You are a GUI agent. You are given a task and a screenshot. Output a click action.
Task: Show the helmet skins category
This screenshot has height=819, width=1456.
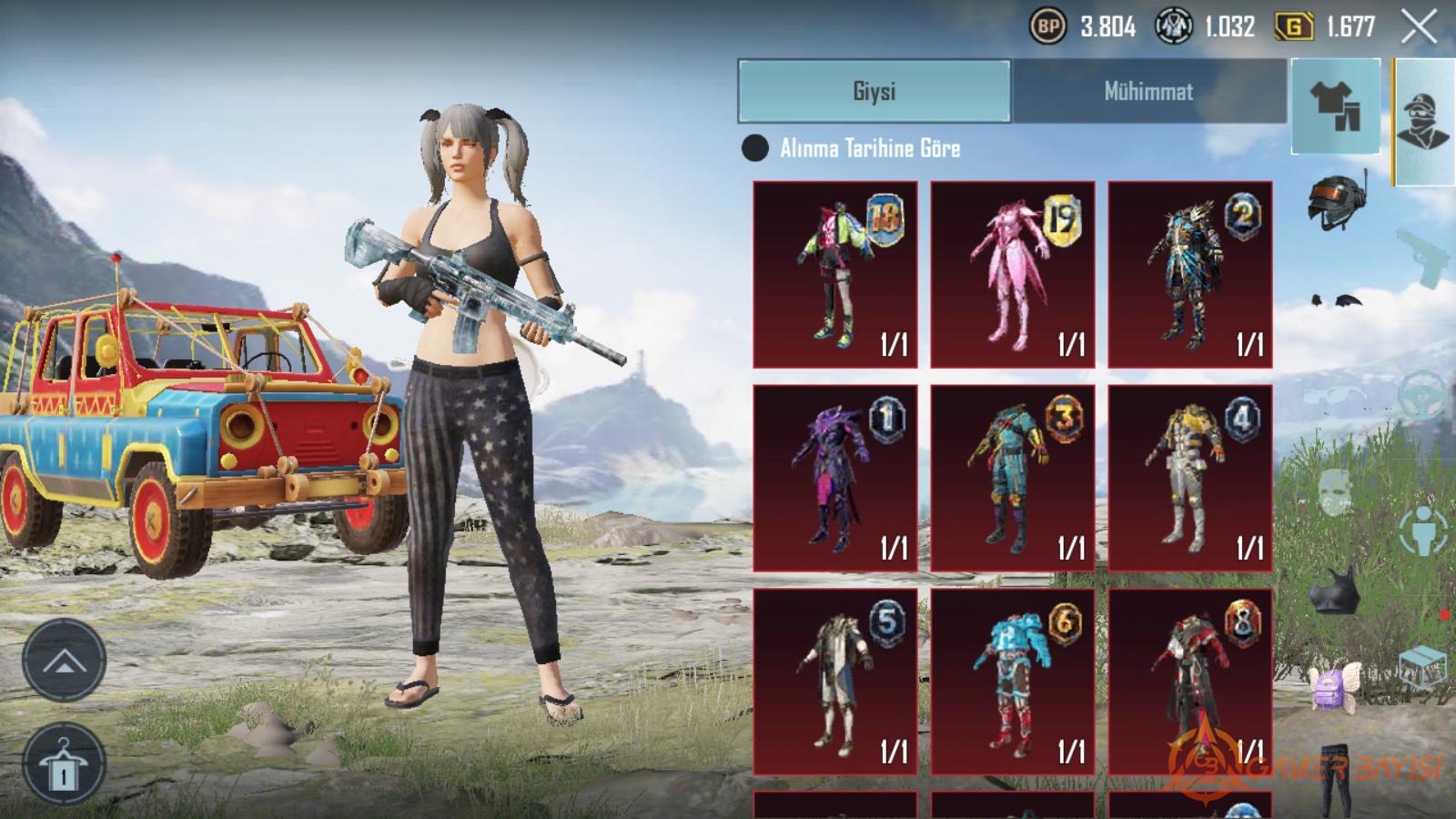tap(1336, 198)
